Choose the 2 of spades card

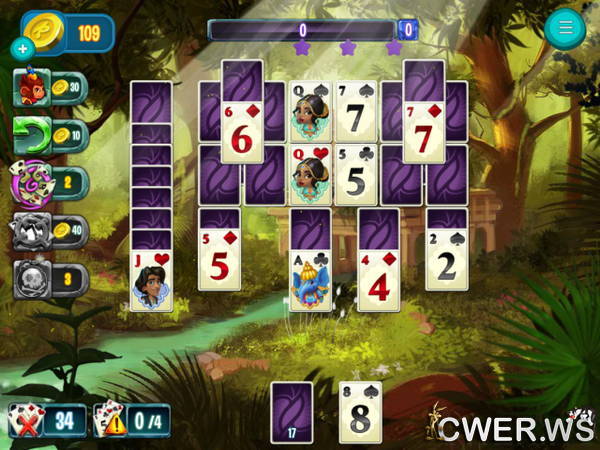[447, 262]
